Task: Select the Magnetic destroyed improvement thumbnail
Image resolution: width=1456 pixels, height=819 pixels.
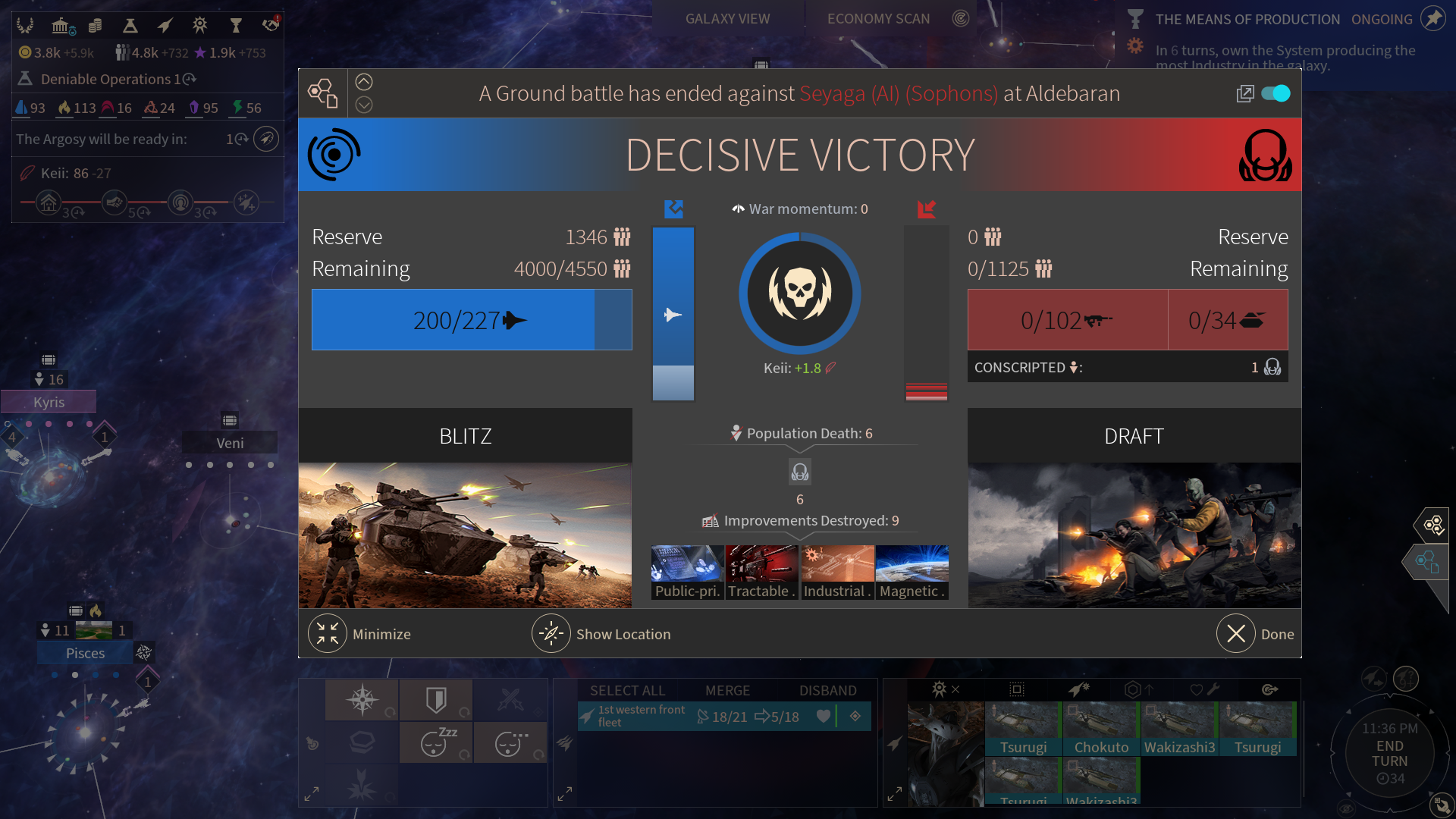Action: click(912, 573)
